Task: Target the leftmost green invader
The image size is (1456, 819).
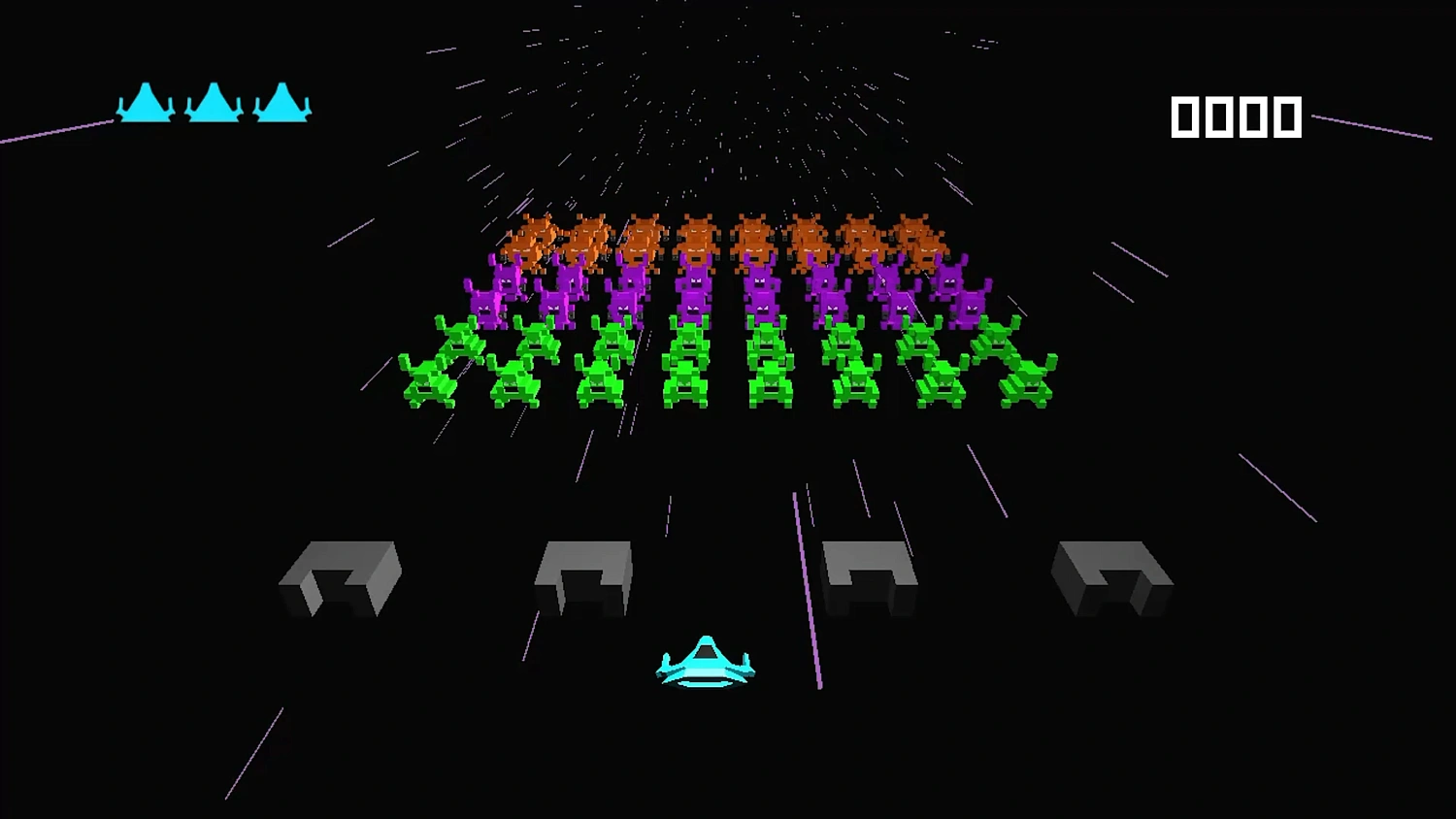Action: (427, 378)
